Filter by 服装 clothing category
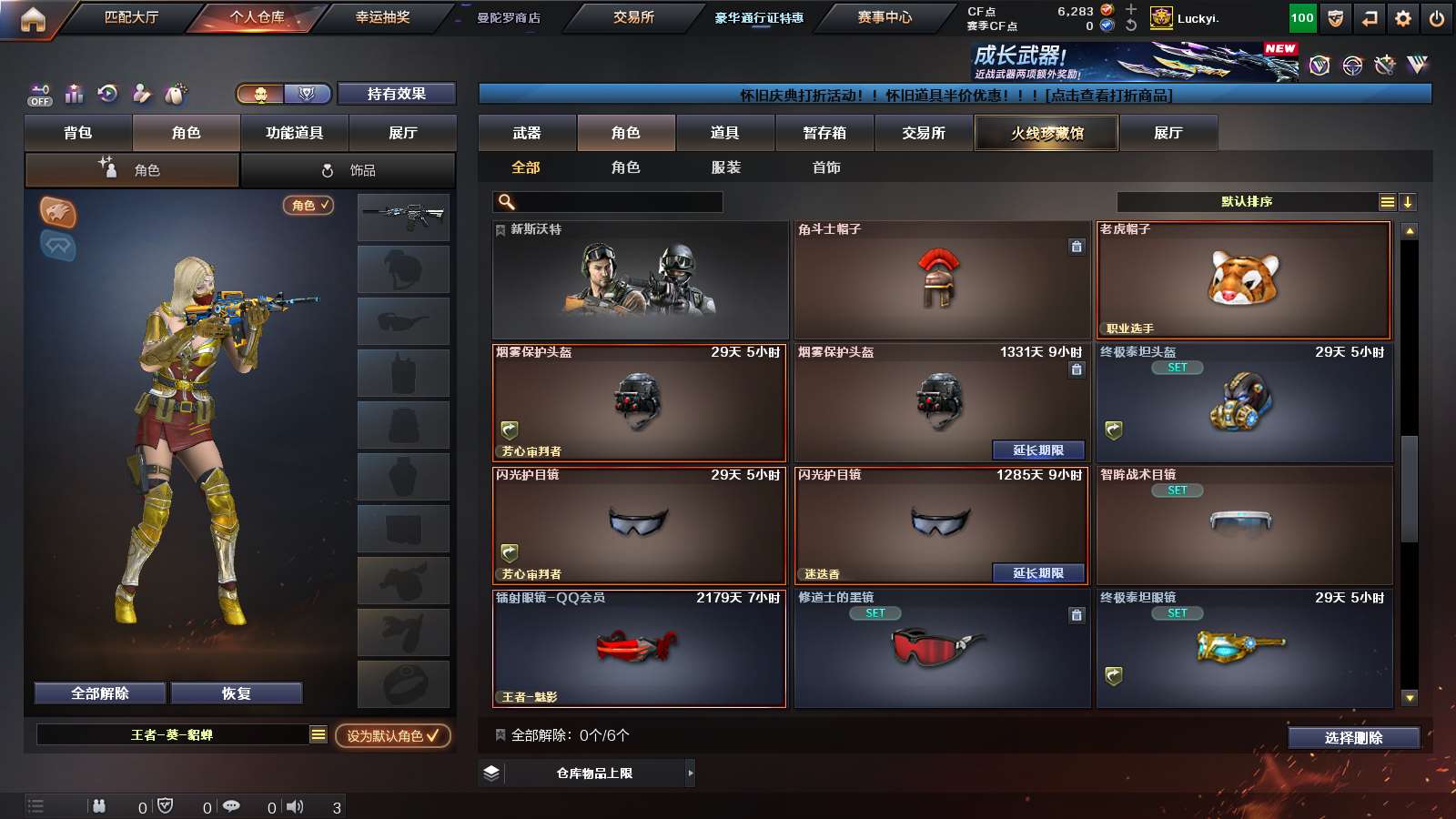This screenshot has width=1456, height=819. (x=725, y=167)
